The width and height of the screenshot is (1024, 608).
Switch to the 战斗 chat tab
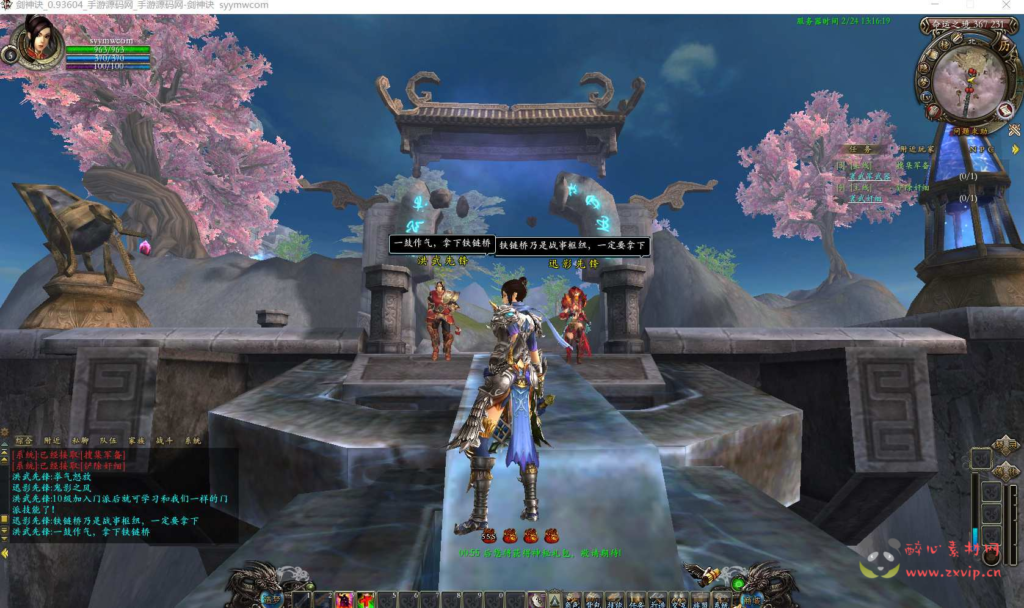tap(163, 440)
